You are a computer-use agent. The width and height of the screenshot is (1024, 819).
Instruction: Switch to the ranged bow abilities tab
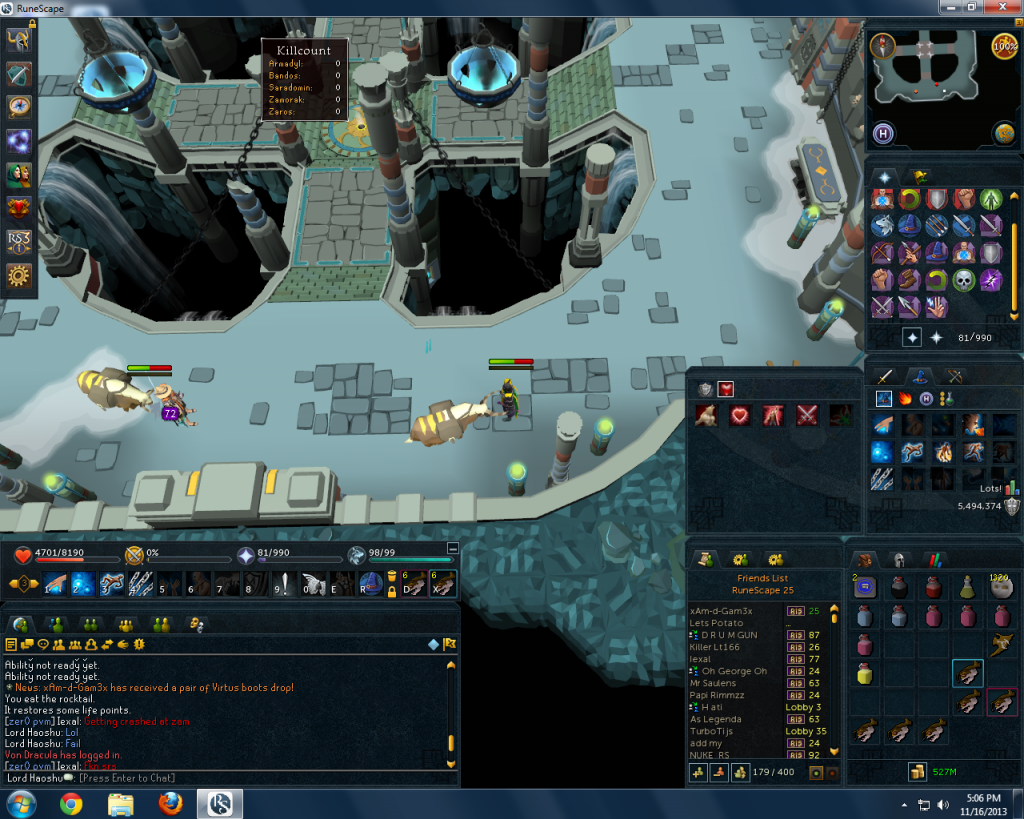tap(955, 376)
